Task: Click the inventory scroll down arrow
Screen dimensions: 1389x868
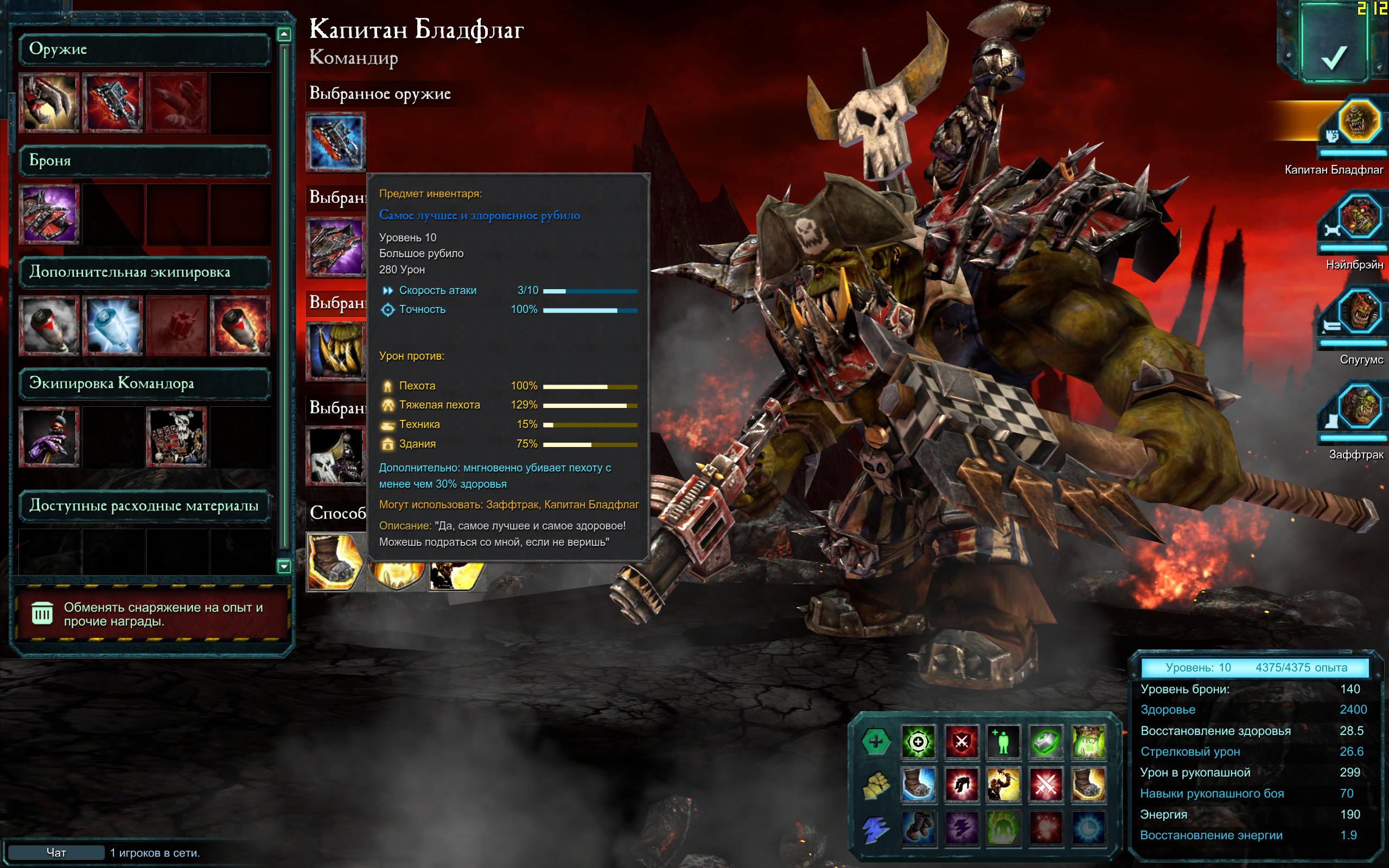Action: click(284, 566)
